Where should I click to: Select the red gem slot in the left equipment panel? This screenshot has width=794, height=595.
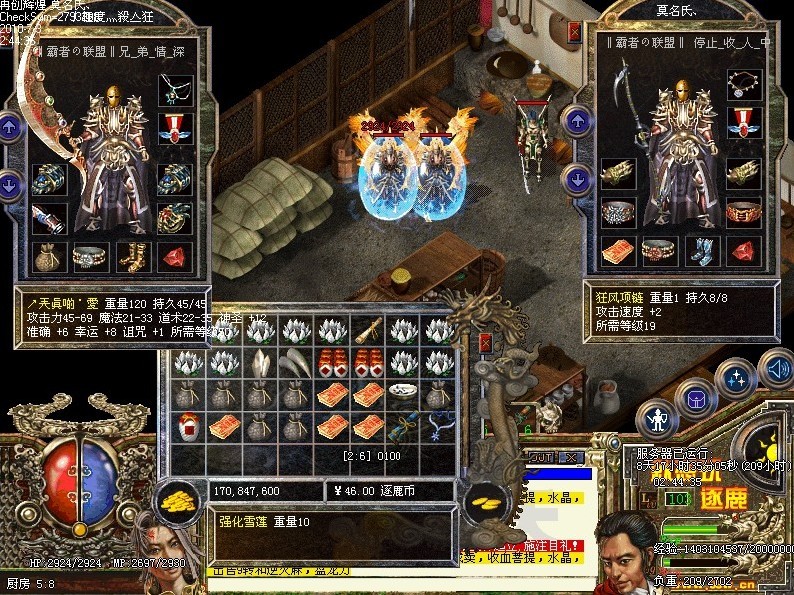coord(175,256)
